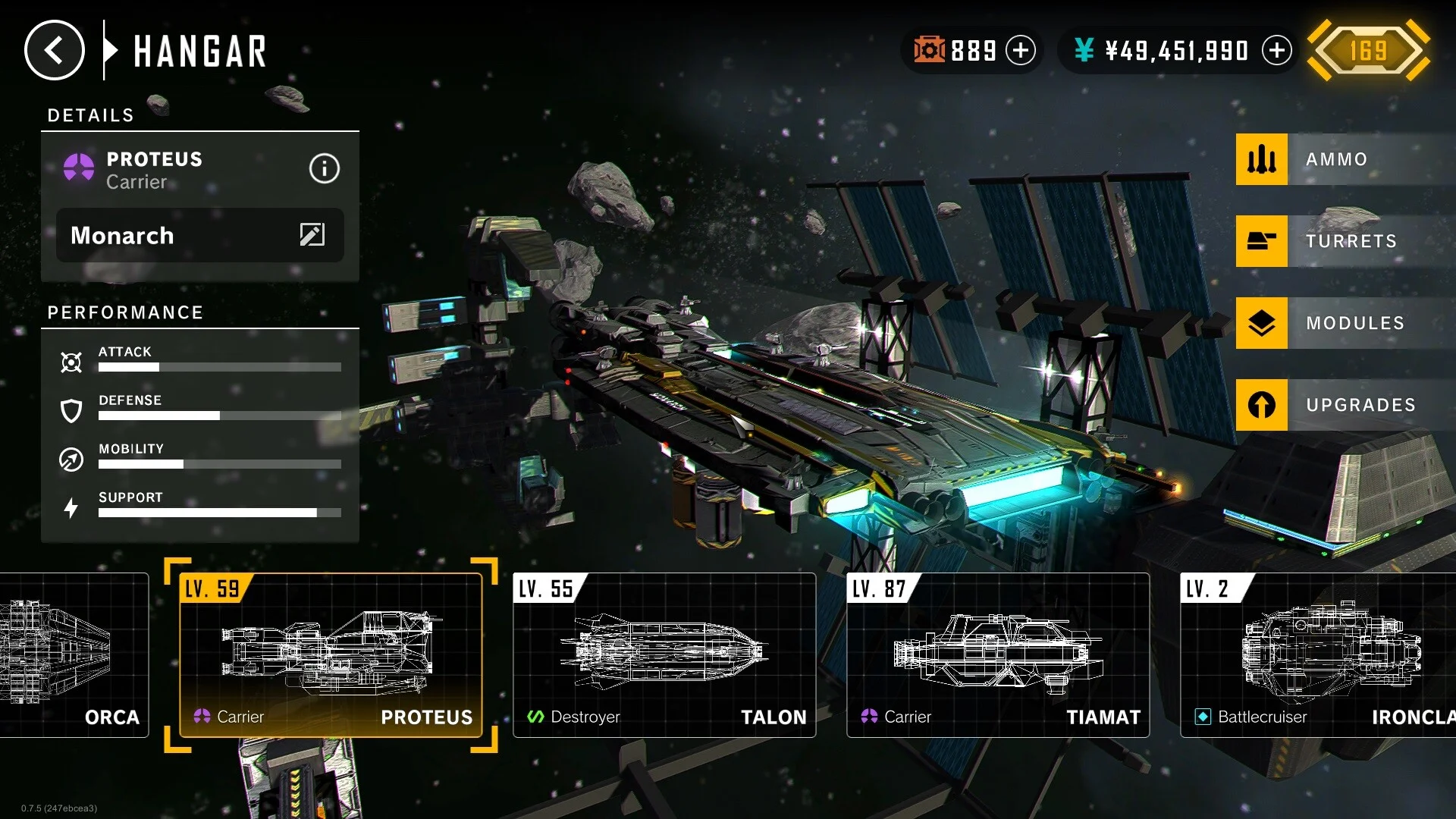Select the Proteus carrier card
Viewport: 1456px width, 819px height.
click(x=331, y=655)
